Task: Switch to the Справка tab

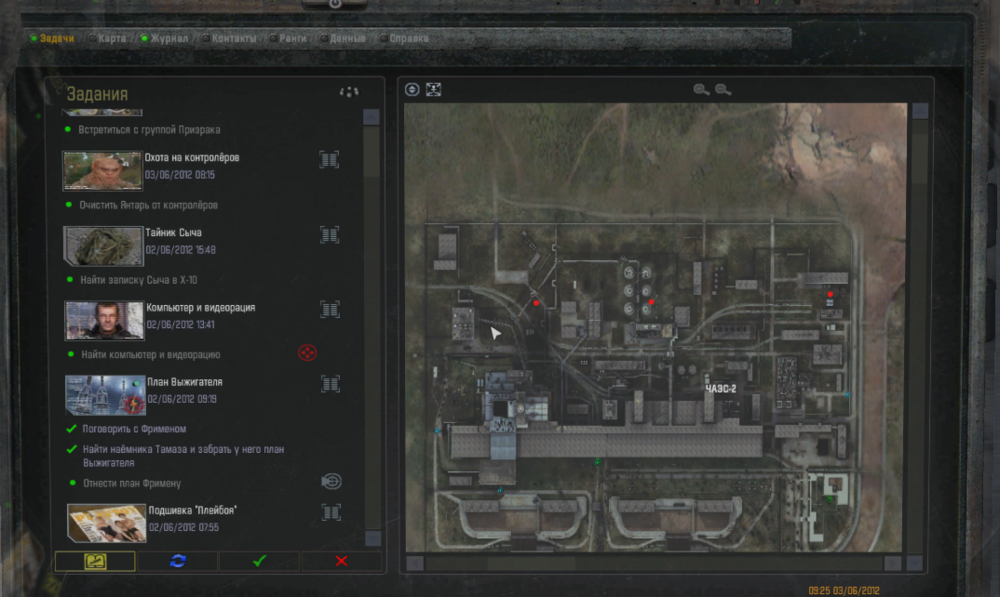Action: coord(408,39)
